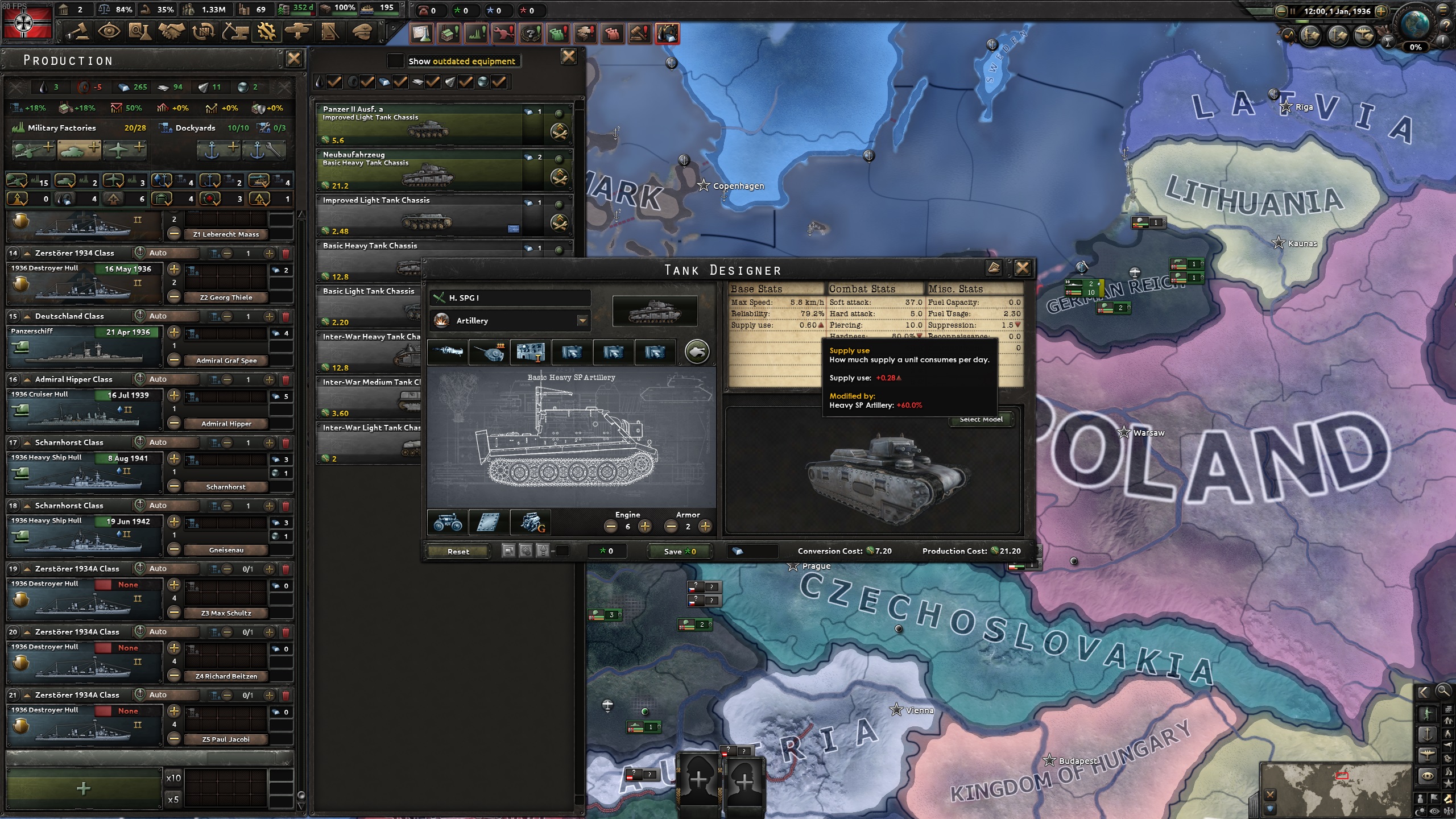The height and width of the screenshot is (819, 1456).
Task: Select the turret module slot in Tank Designer
Action: [x=490, y=352]
